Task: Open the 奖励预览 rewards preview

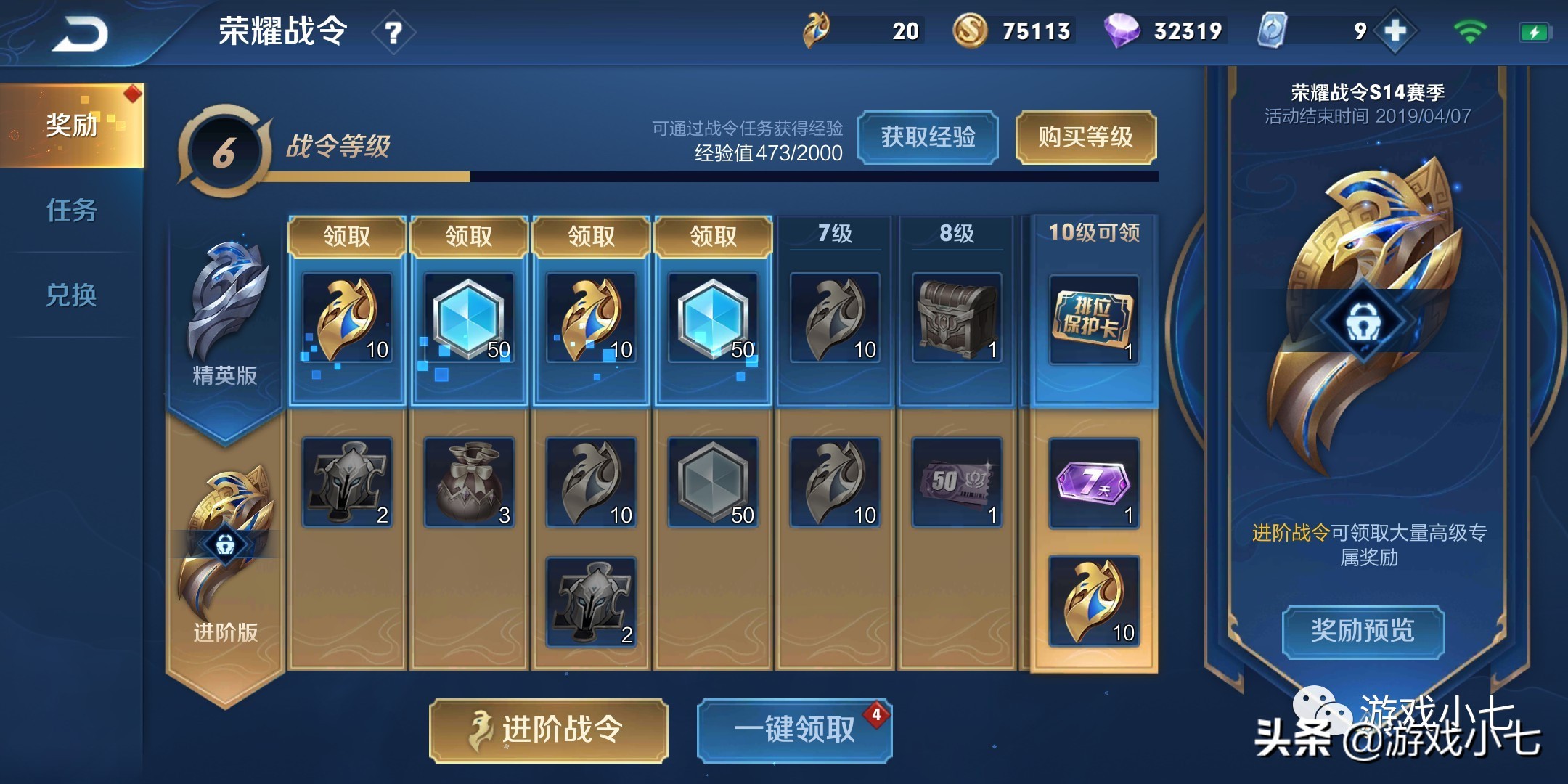Action: pos(1363,632)
